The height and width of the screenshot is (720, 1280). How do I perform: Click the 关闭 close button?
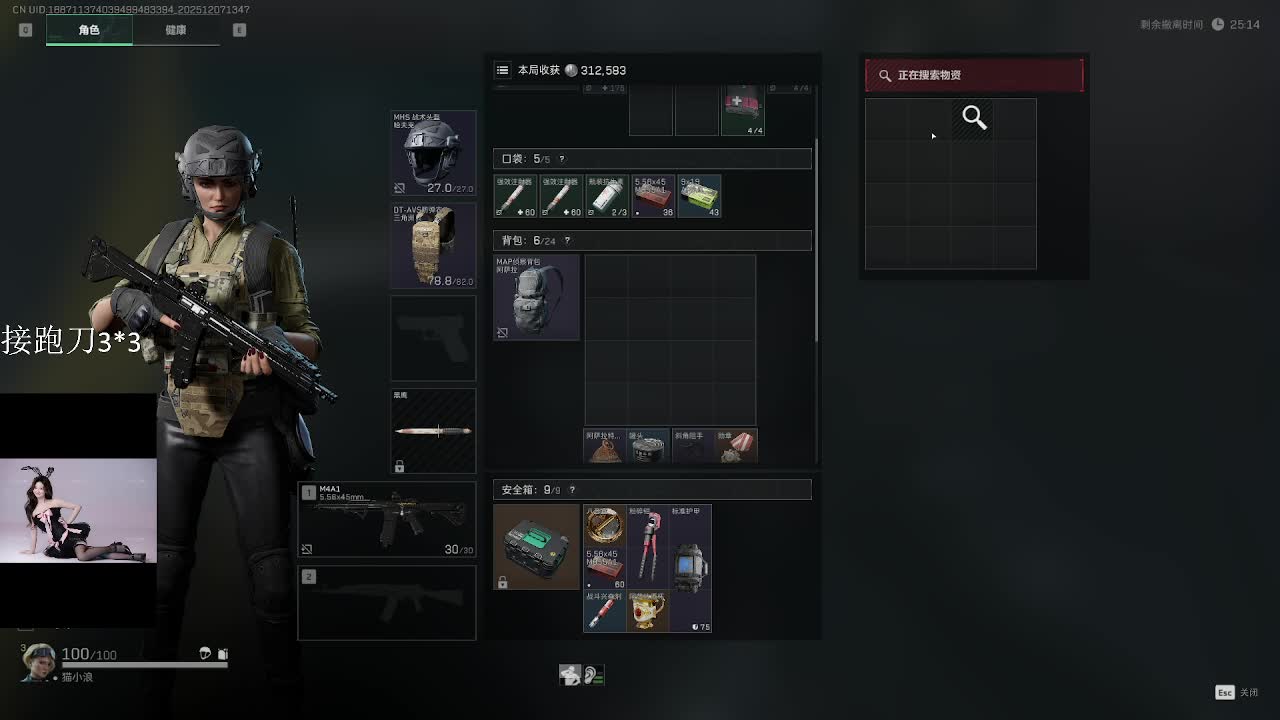point(1237,692)
